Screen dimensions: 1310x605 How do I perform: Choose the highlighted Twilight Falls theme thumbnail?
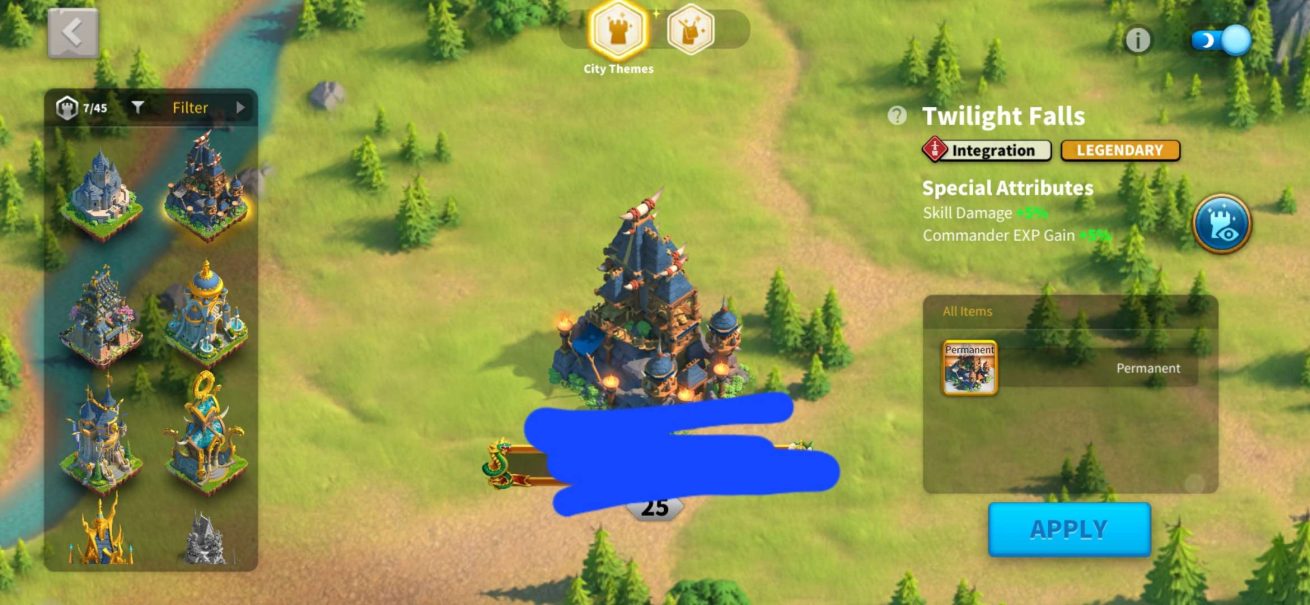point(205,185)
